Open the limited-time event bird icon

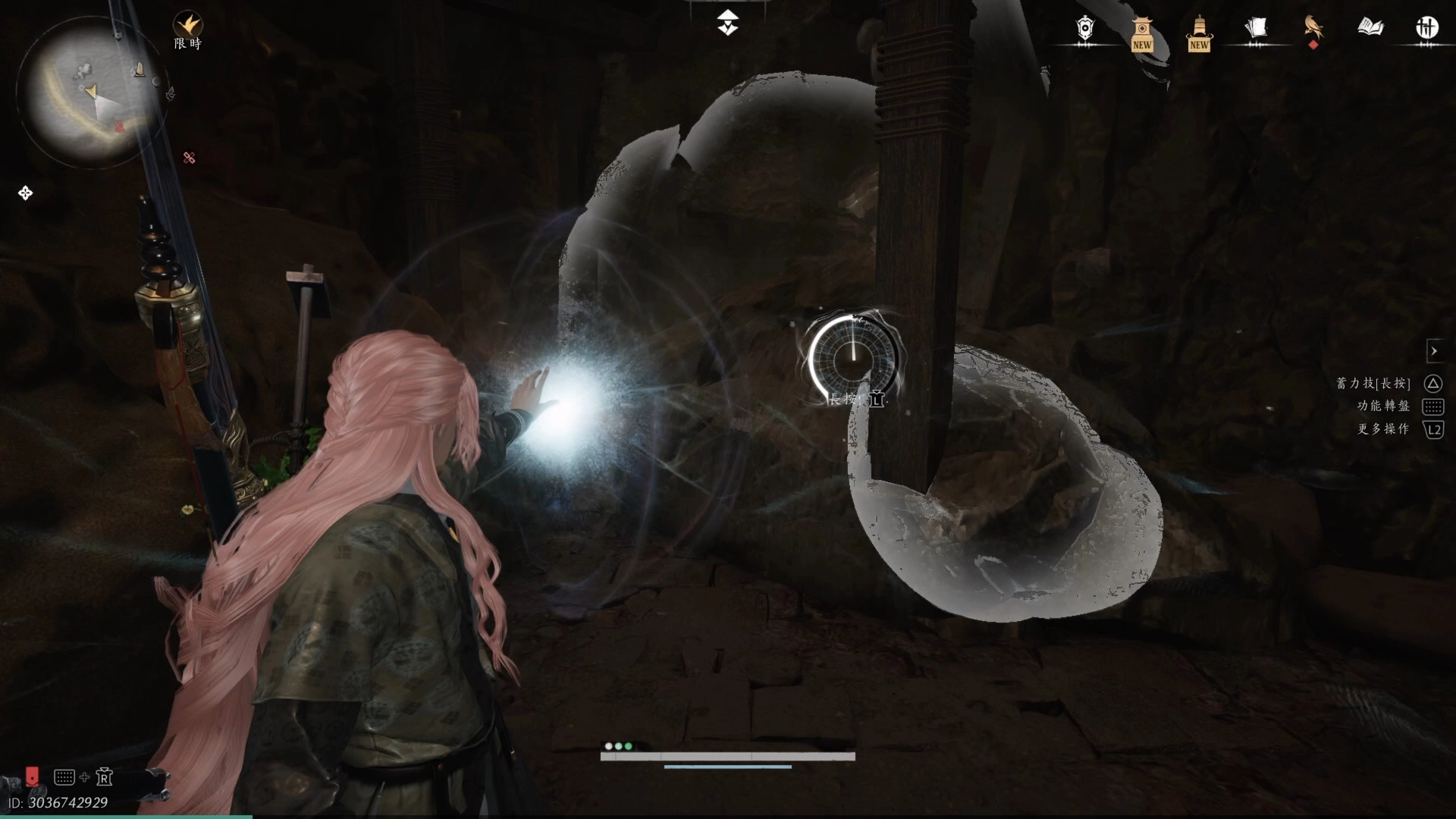click(x=187, y=26)
